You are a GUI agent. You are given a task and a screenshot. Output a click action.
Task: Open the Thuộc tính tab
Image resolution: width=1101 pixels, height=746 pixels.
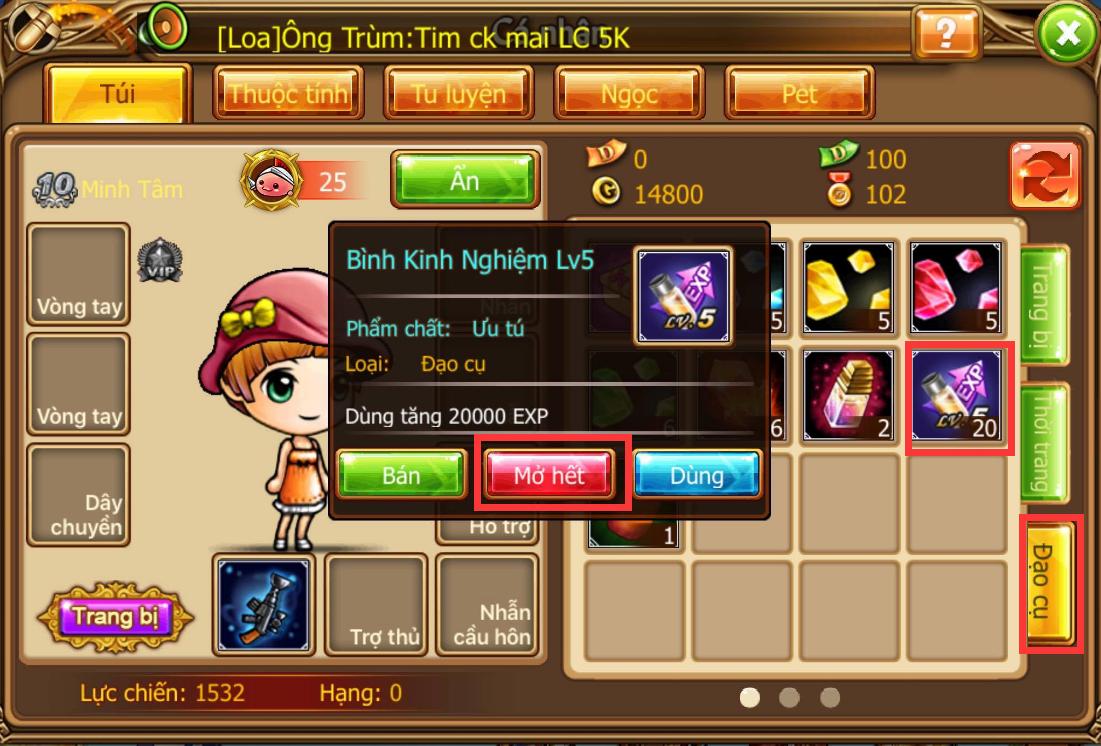[x=288, y=94]
